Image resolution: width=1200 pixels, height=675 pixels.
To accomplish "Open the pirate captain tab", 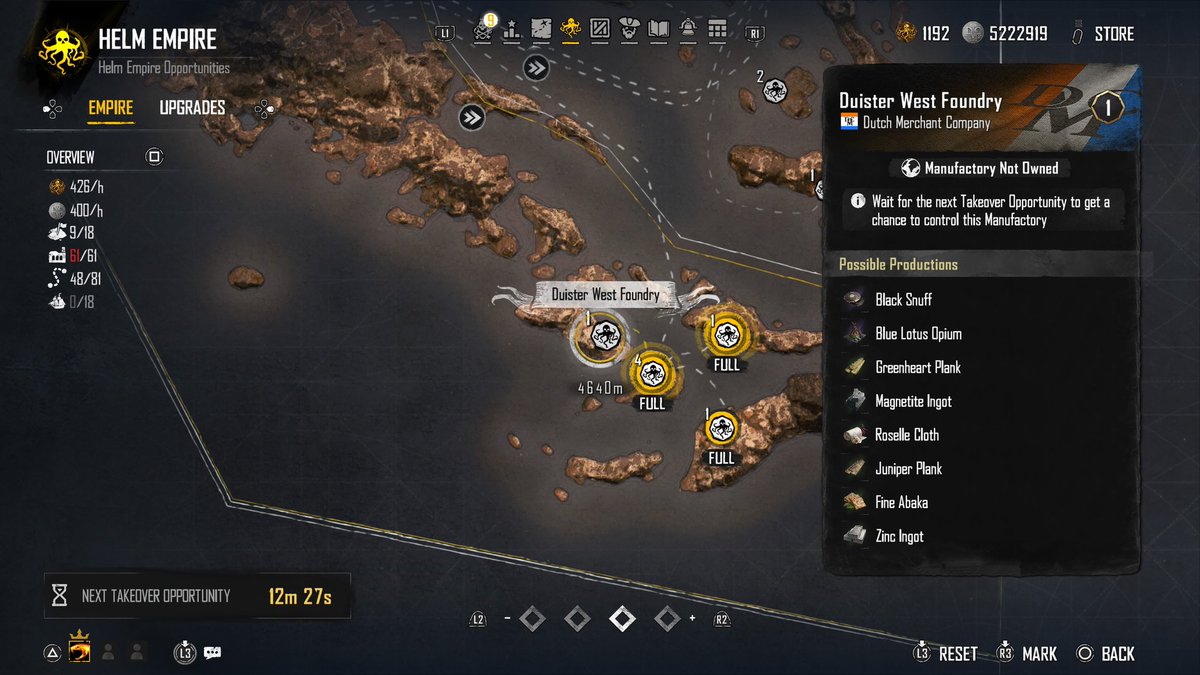I will click(629, 29).
